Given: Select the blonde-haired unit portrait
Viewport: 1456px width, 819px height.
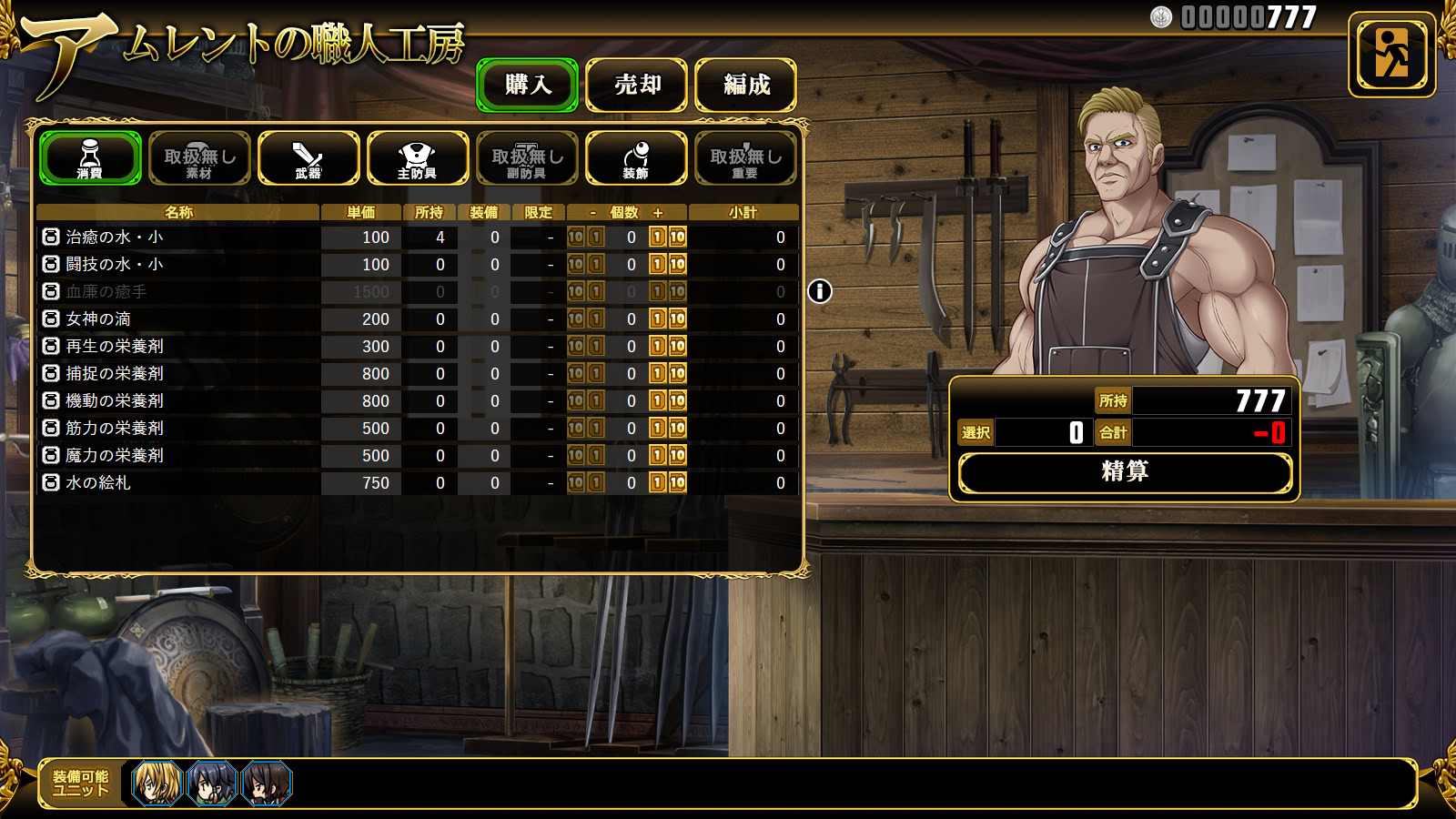Looking at the screenshot, I should point(157,784).
